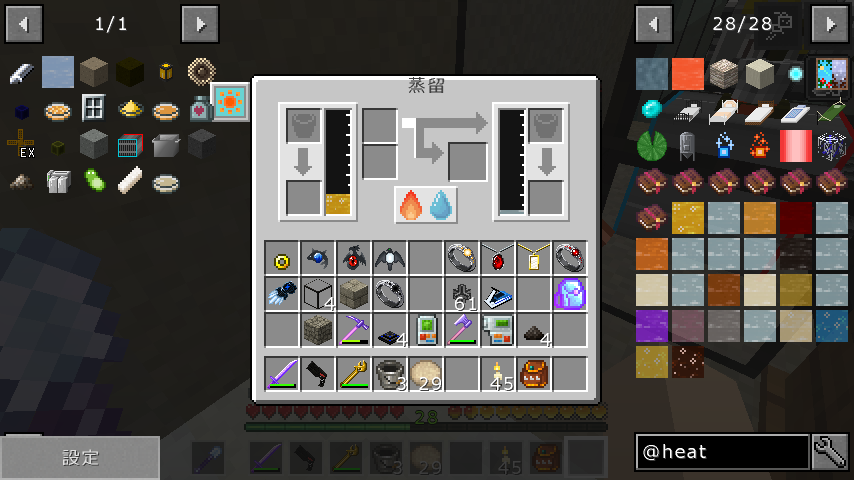Viewport: 854px width, 480px height.
Task: Go to the previous page of the item list
Action: pyautogui.click(x=654, y=22)
